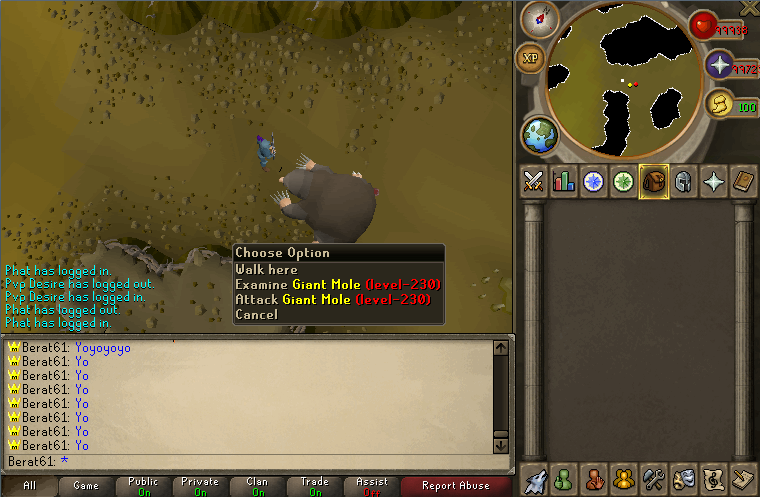Open the combat styles crossed-swords tab
The image size is (760, 497).
(x=533, y=181)
